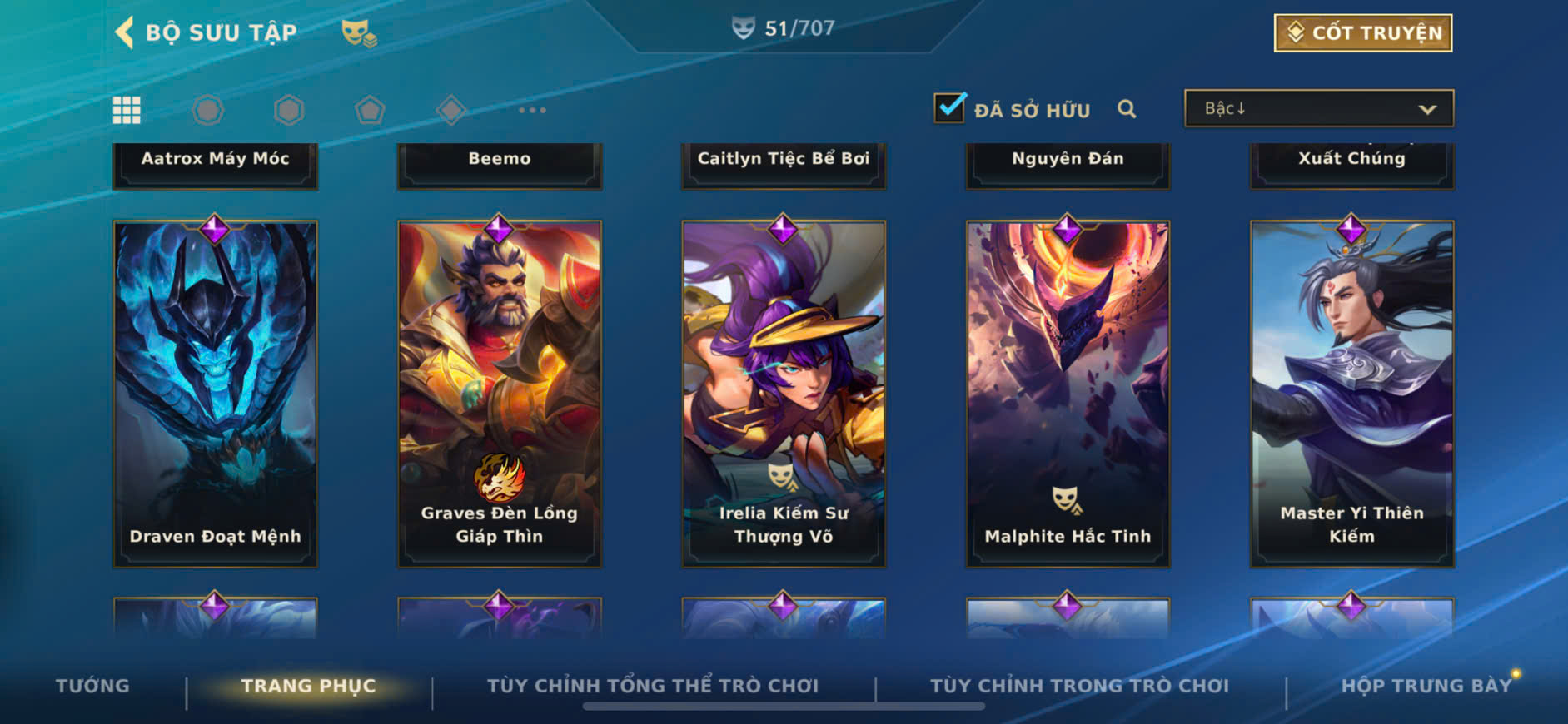Choose the Irelia Kiếm Sư Thượng Võ skin
This screenshot has width=1568, height=724.
[783, 393]
